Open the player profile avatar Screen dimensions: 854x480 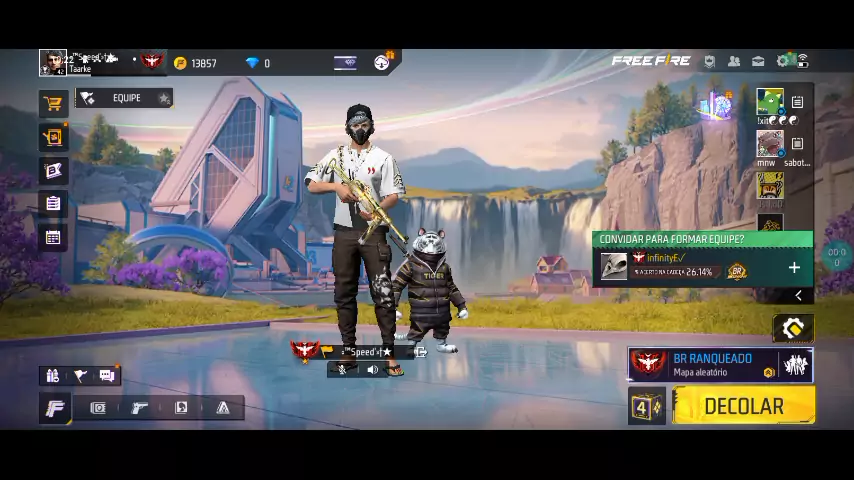52,62
